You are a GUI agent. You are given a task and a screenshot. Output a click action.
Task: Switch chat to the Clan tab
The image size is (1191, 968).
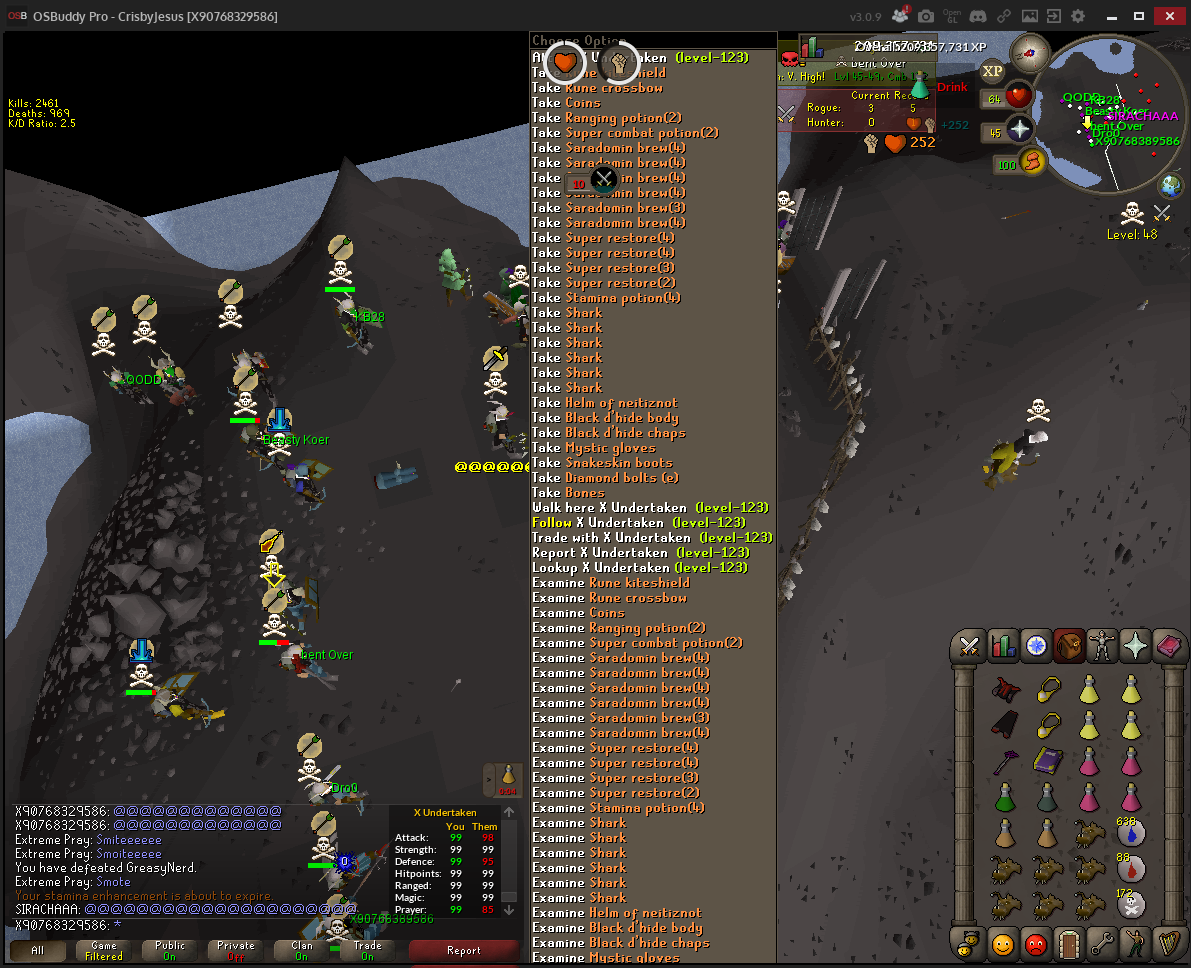pos(302,950)
